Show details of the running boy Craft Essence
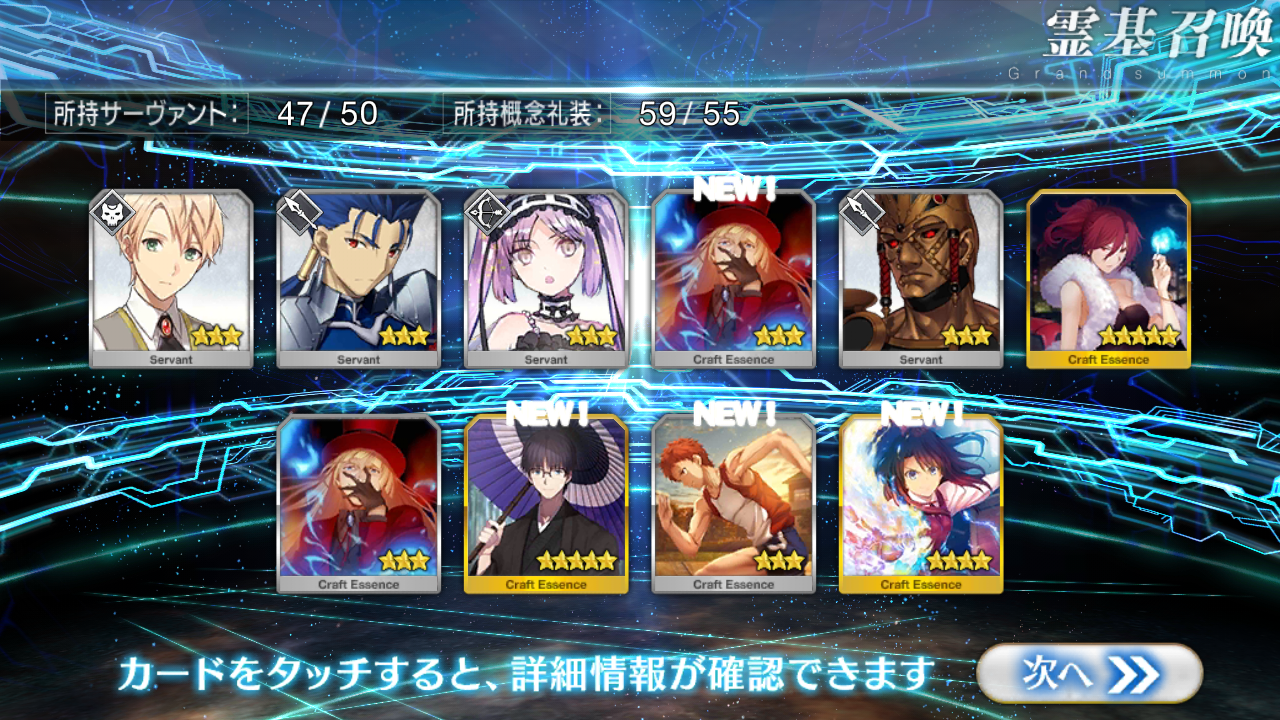 click(733, 502)
